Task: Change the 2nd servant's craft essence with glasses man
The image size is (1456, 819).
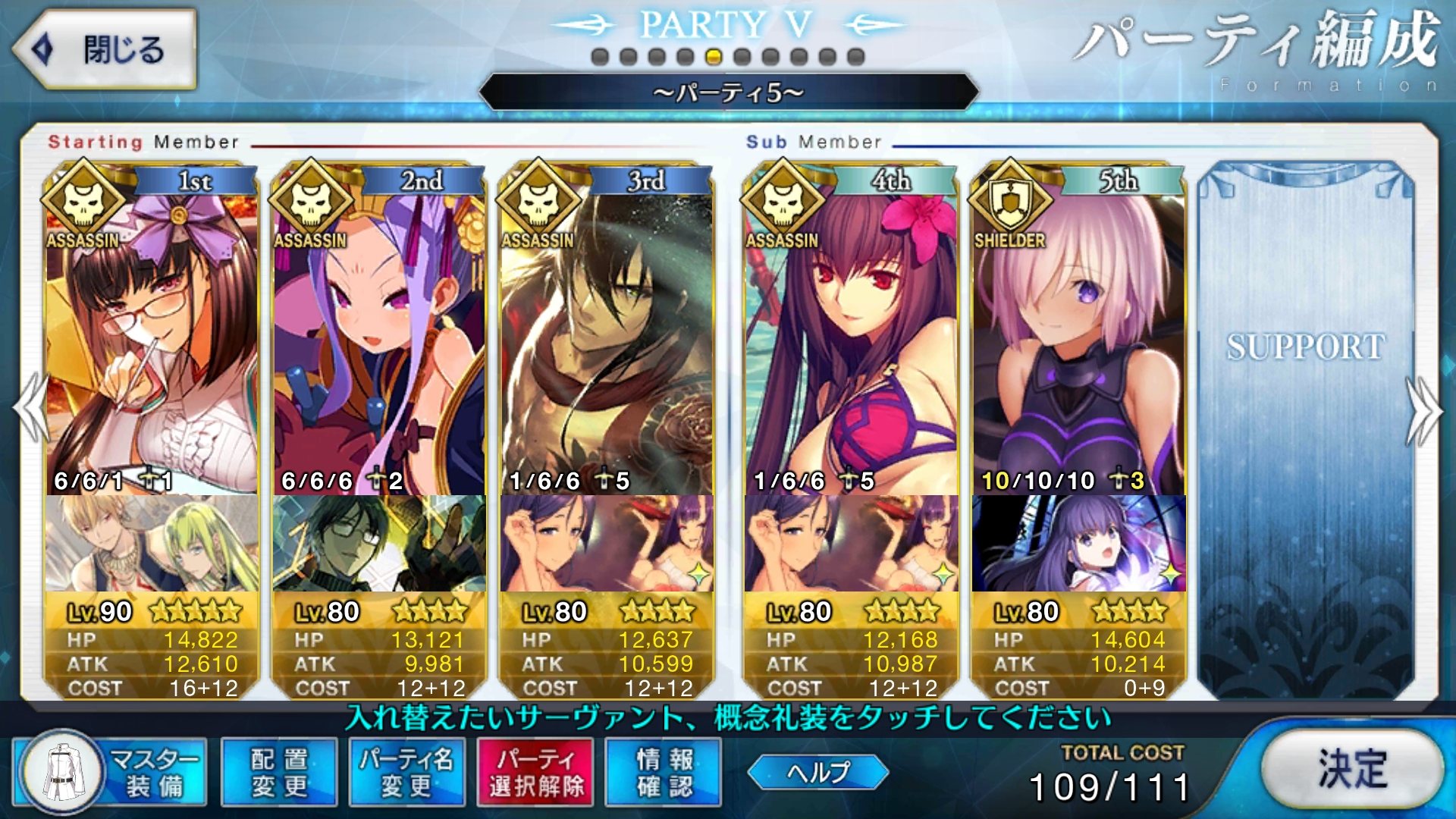Action: [379, 543]
